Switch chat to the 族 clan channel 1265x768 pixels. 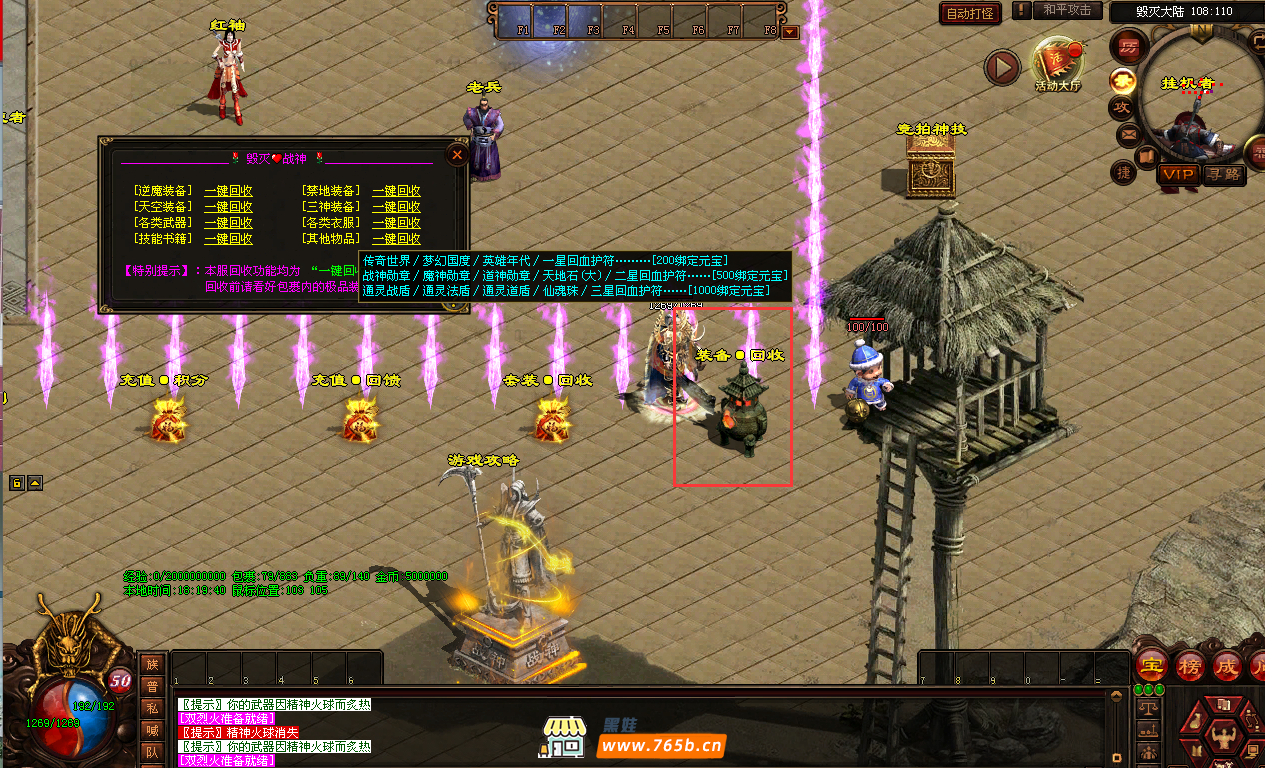[x=152, y=663]
